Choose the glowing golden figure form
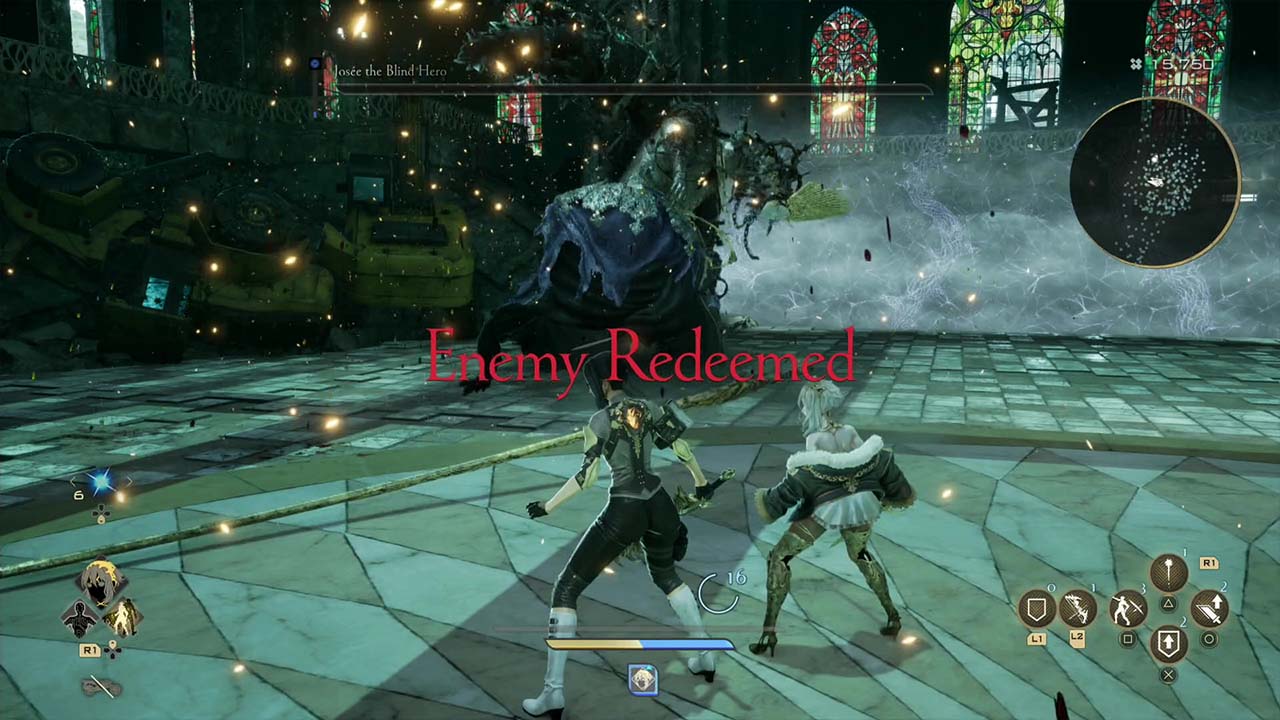This screenshot has height=720, width=1280. (x=121, y=619)
